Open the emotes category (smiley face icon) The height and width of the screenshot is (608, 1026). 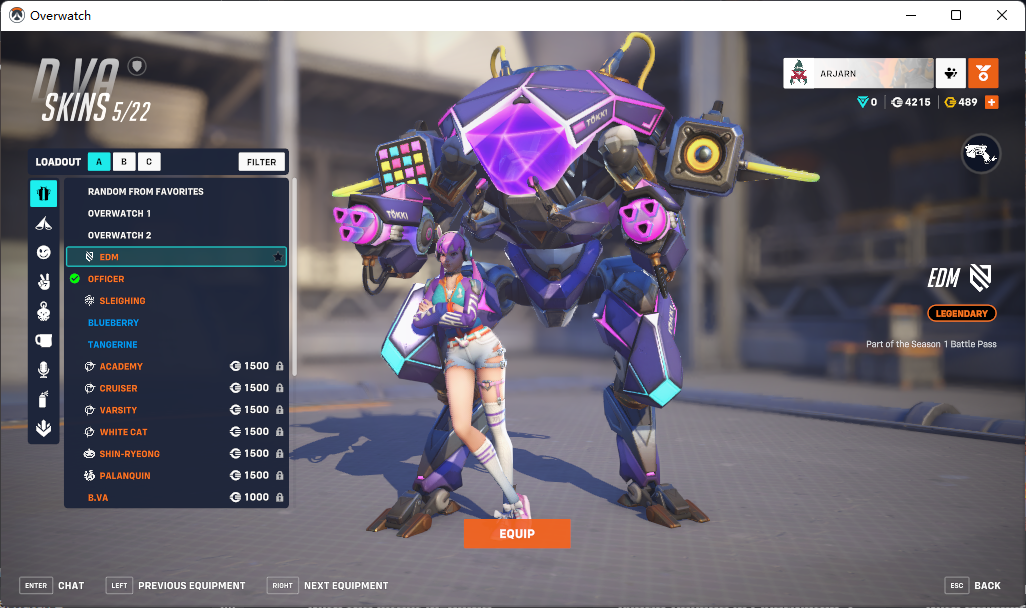[43, 252]
